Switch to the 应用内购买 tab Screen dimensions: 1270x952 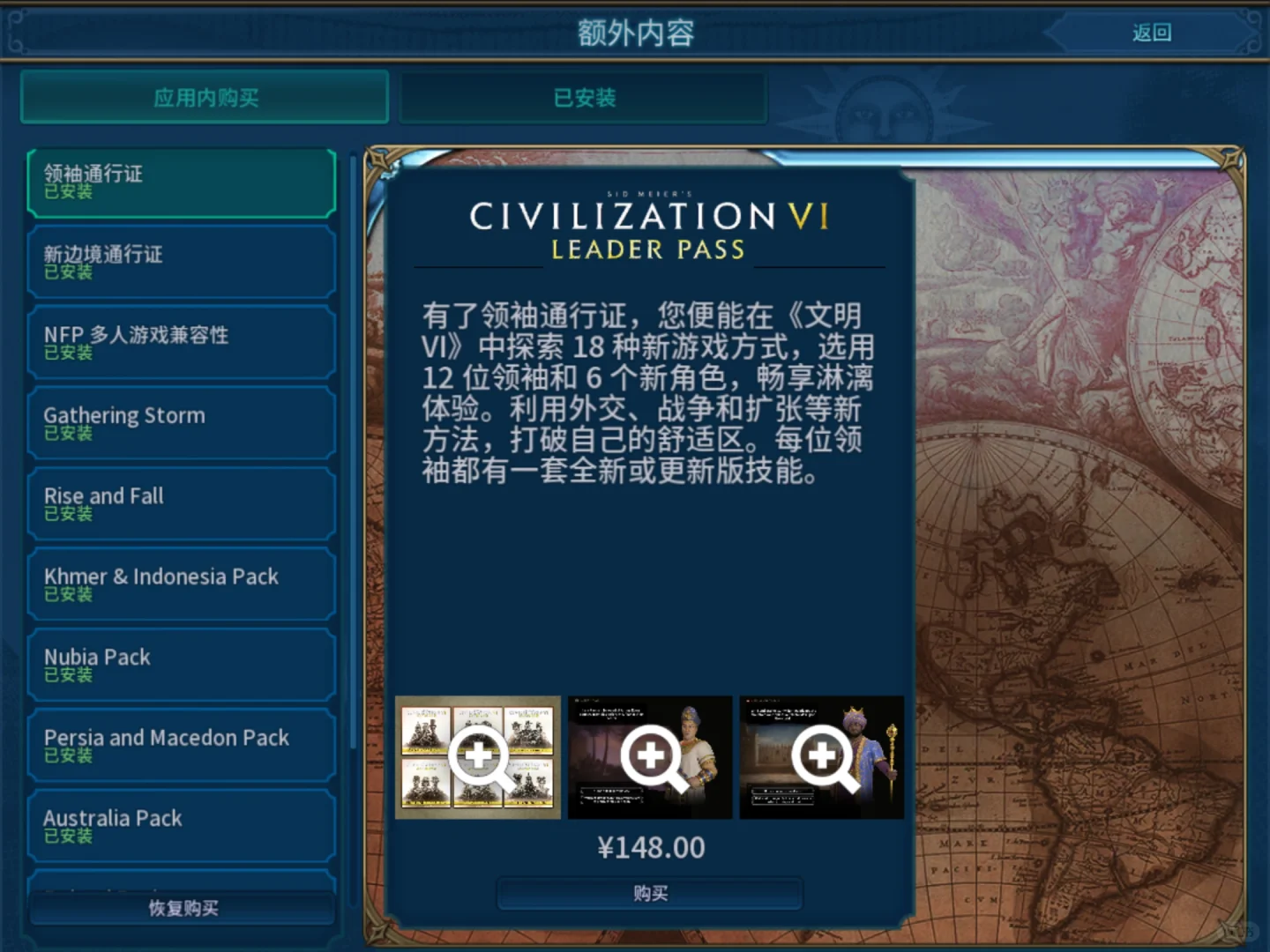click(x=204, y=98)
